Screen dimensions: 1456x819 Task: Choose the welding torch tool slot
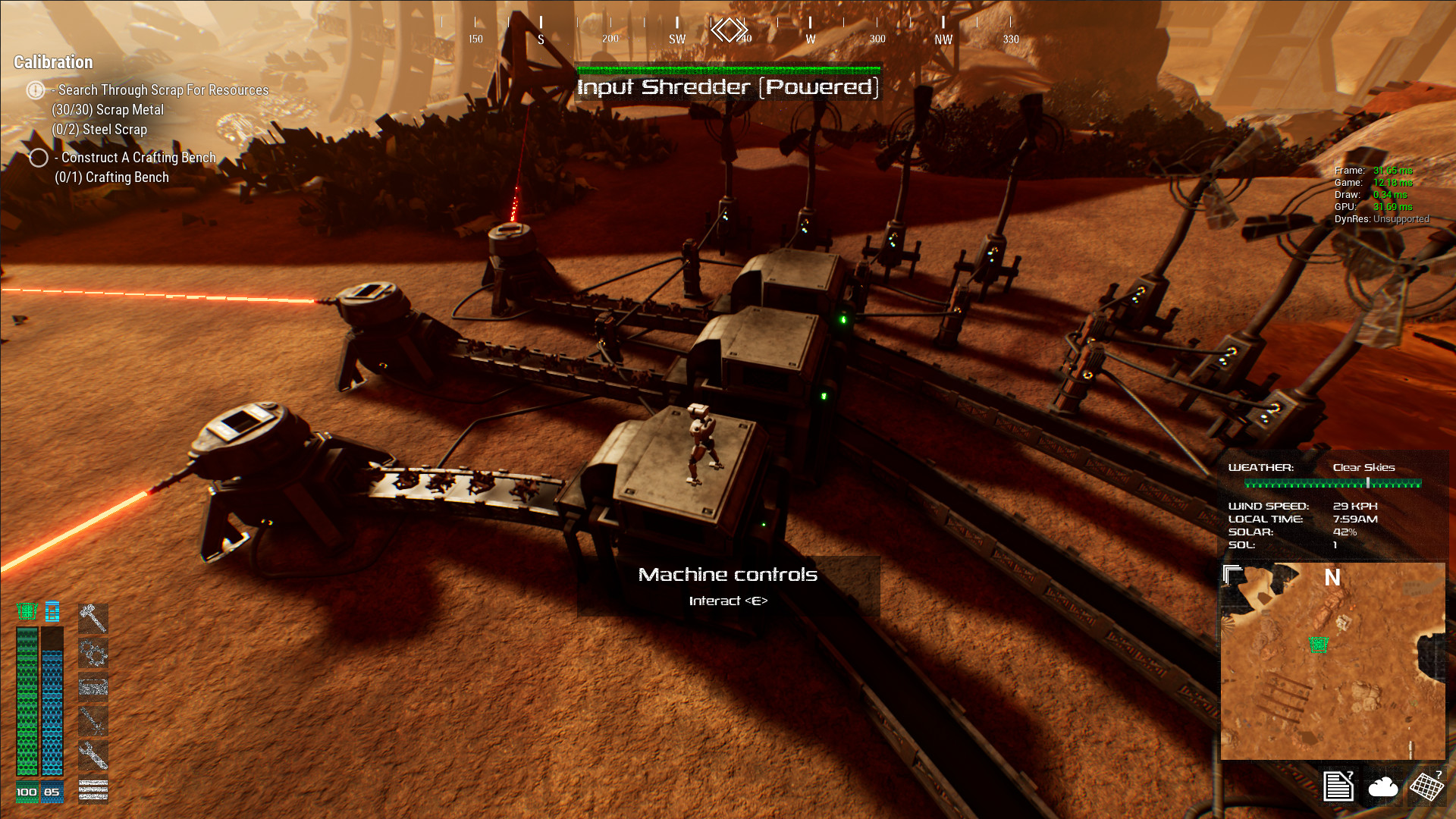tap(93, 720)
